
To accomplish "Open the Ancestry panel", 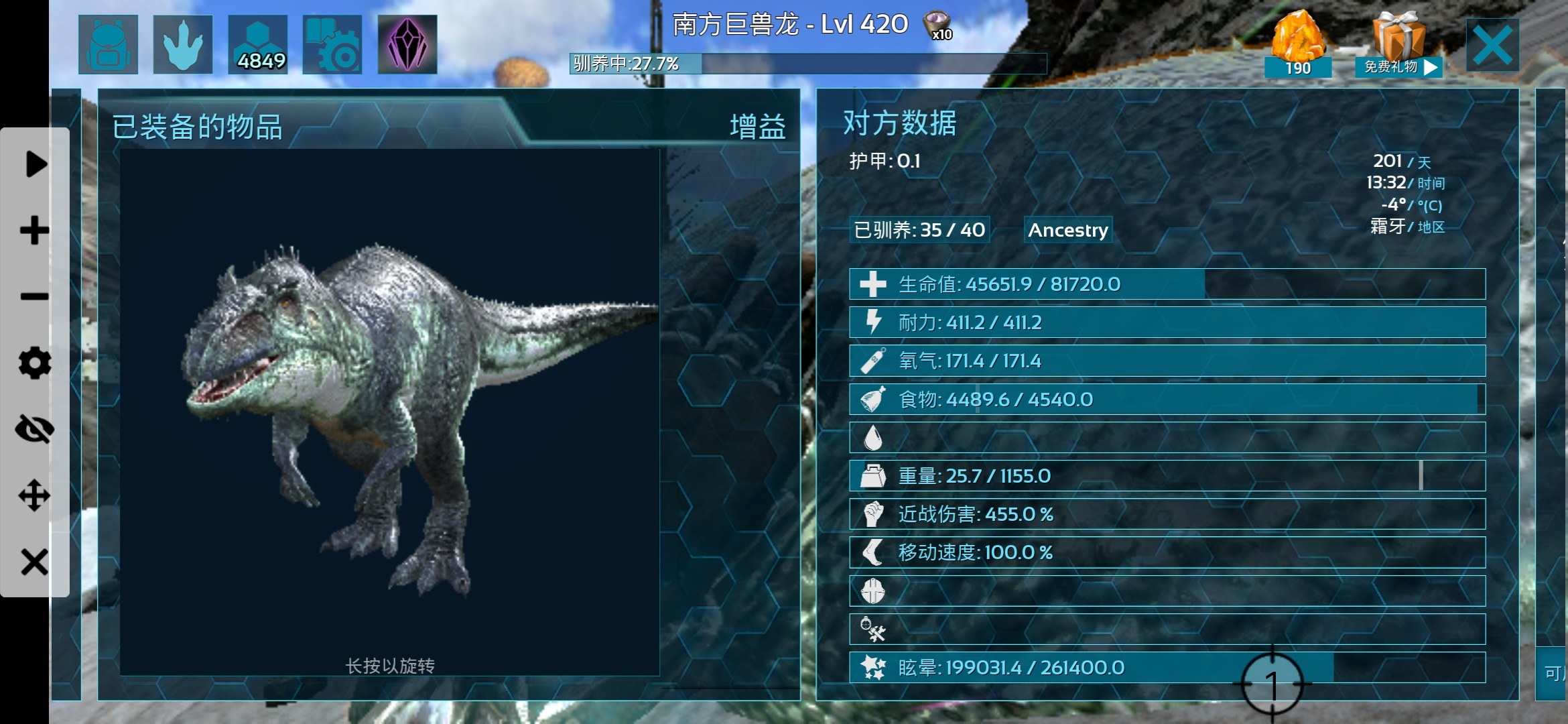I will [1068, 230].
